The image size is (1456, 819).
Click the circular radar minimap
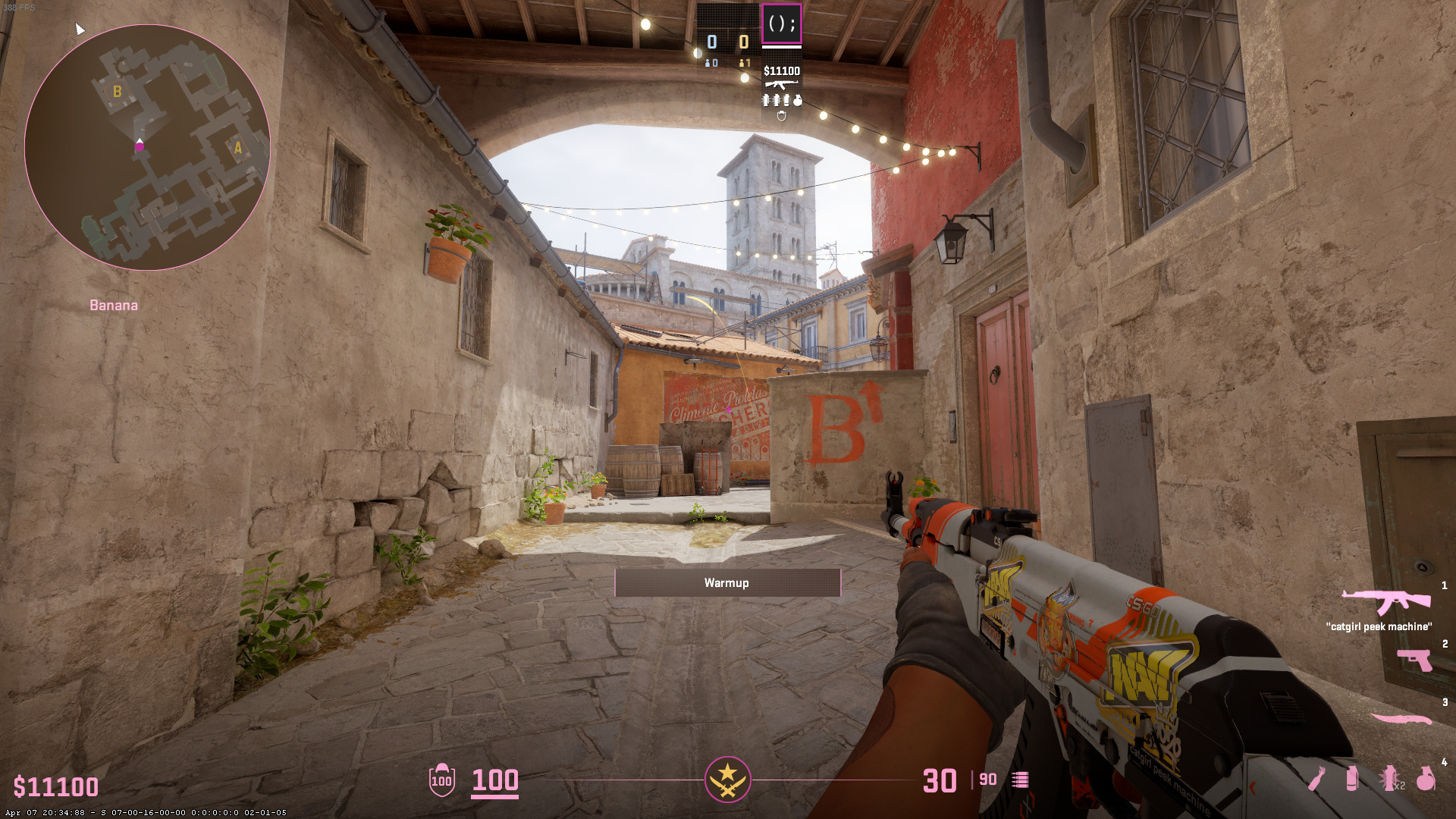pos(147,148)
